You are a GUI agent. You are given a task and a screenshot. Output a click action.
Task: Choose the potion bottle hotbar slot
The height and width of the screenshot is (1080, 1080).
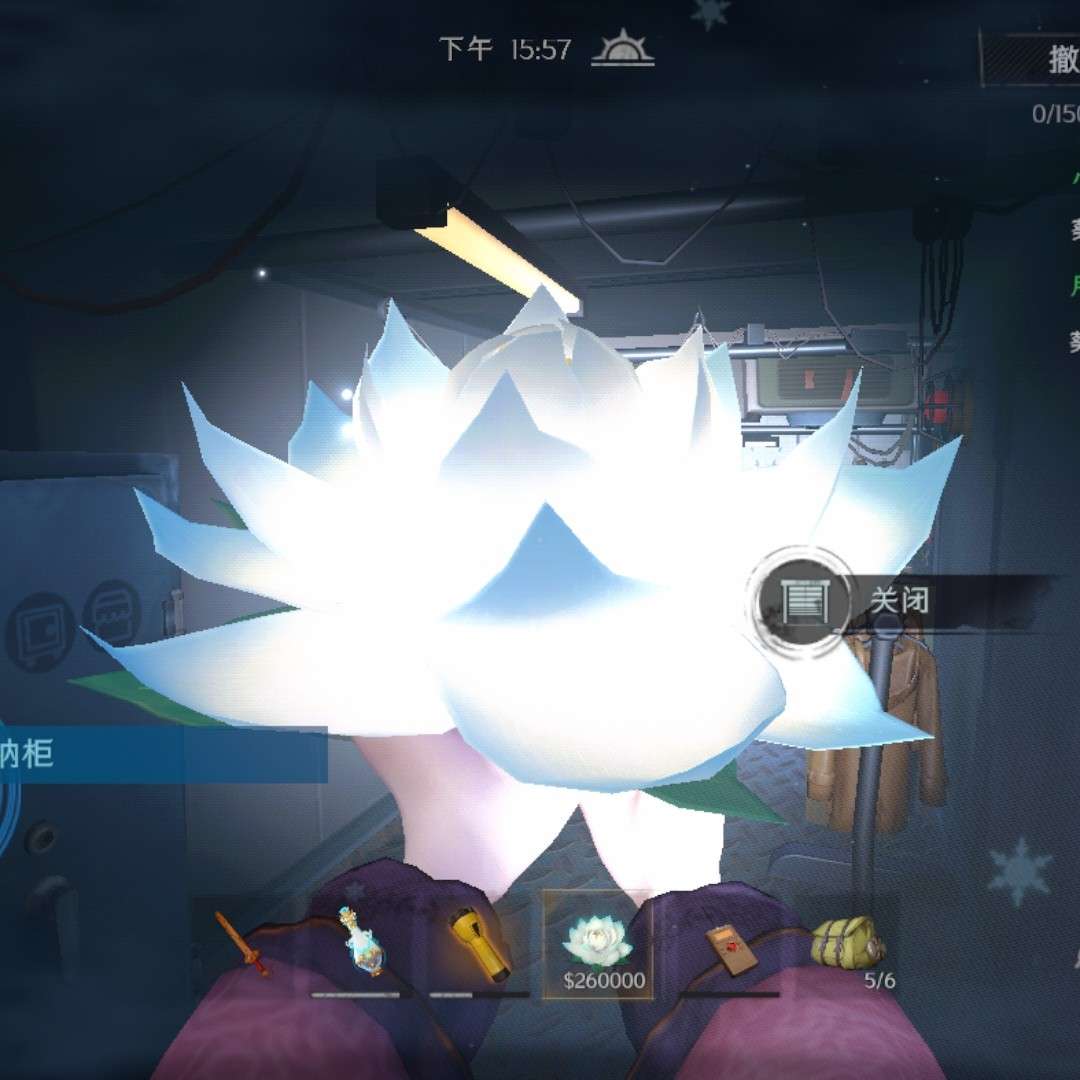(361, 945)
